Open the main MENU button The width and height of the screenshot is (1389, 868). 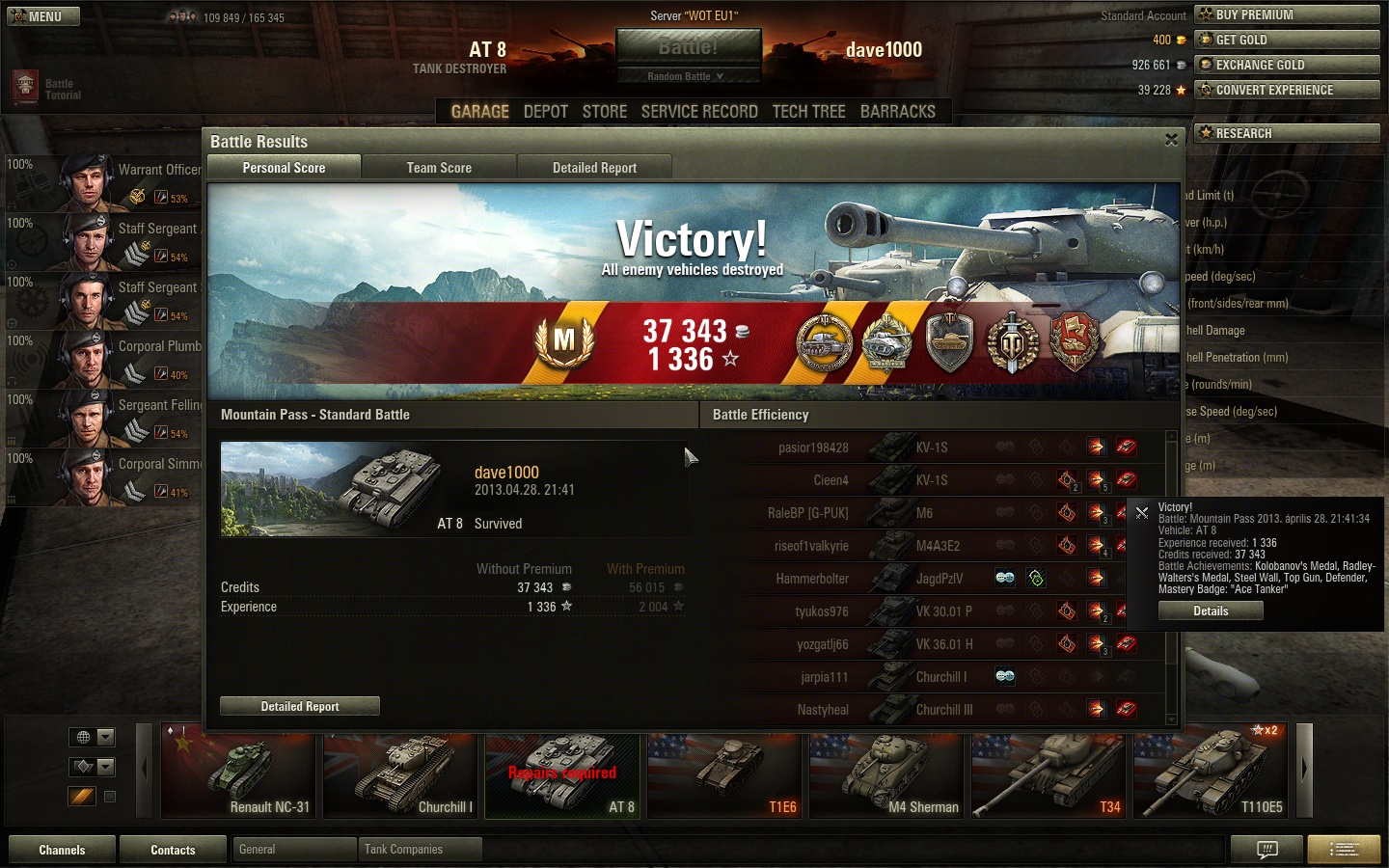(43, 16)
